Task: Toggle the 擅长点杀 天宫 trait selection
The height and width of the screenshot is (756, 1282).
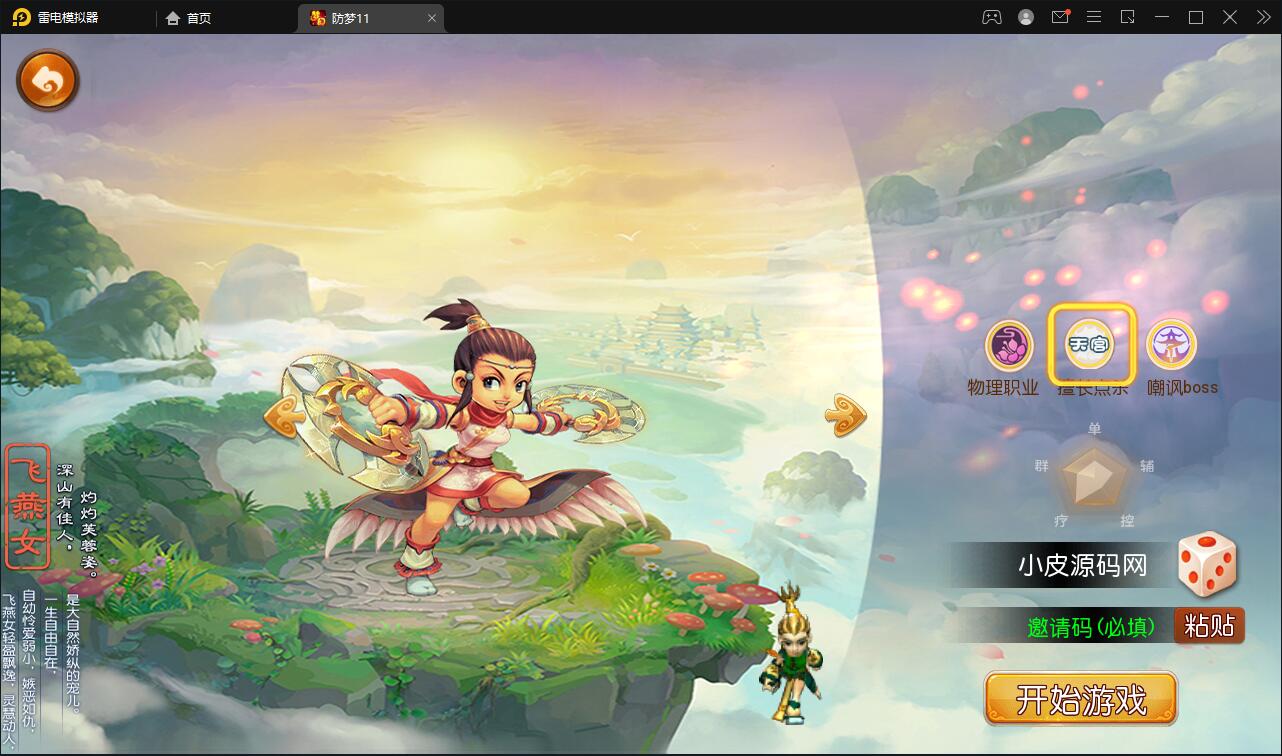Action: point(1093,343)
